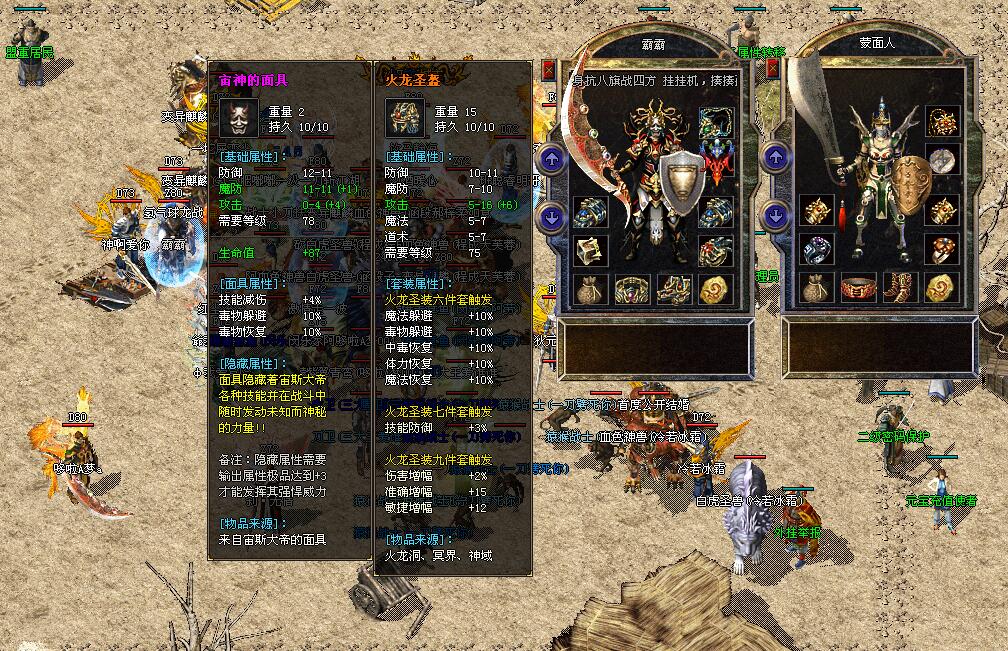Select 霸霸's gold cube ring slot
Viewport: 1008px width, 651px height.
point(590,250)
